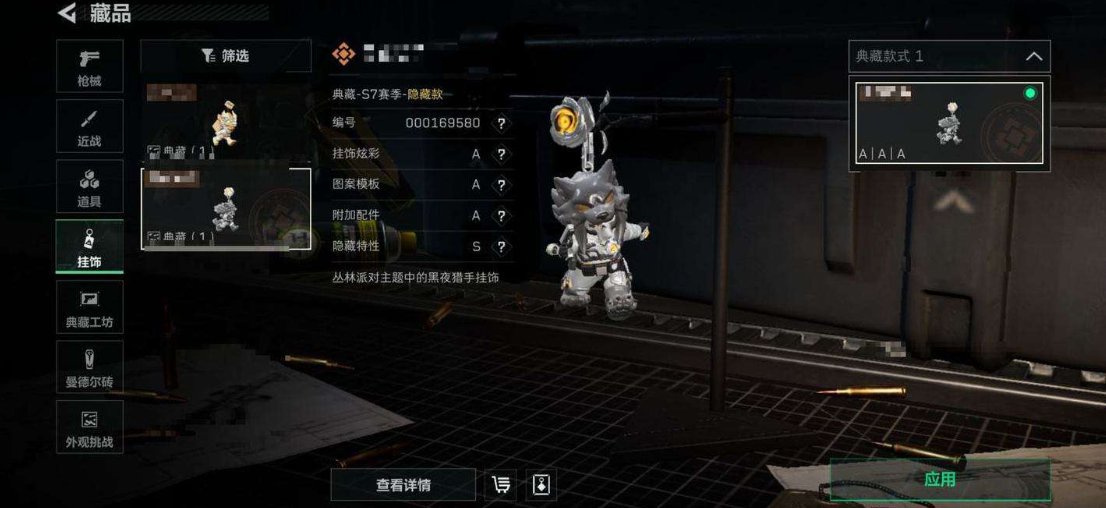The width and height of the screenshot is (1106, 508).
Task: Show help for 挂饰炫彩 rating
Action: (x=501, y=155)
